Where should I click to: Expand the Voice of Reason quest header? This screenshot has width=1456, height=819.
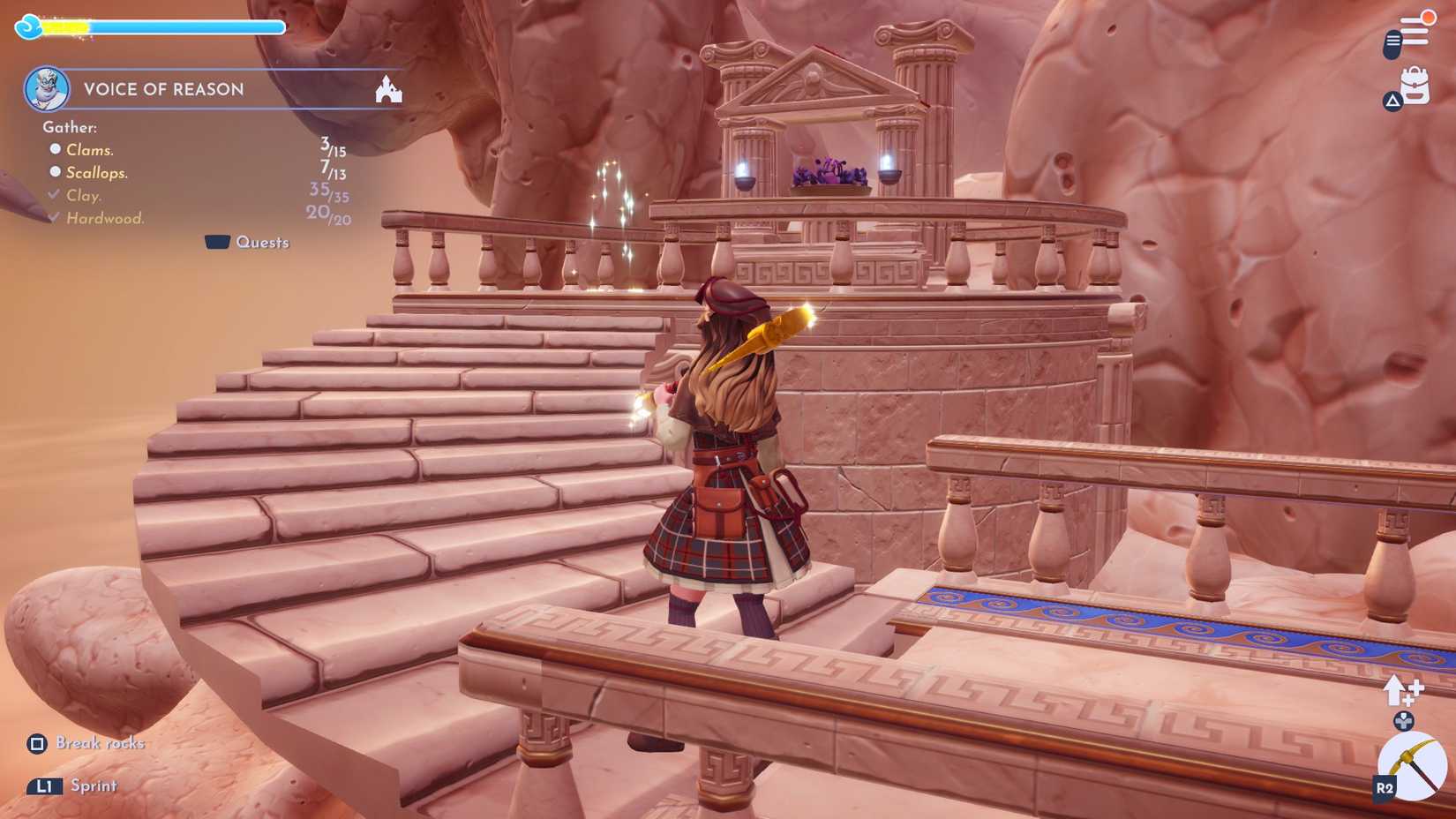pos(164,89)
